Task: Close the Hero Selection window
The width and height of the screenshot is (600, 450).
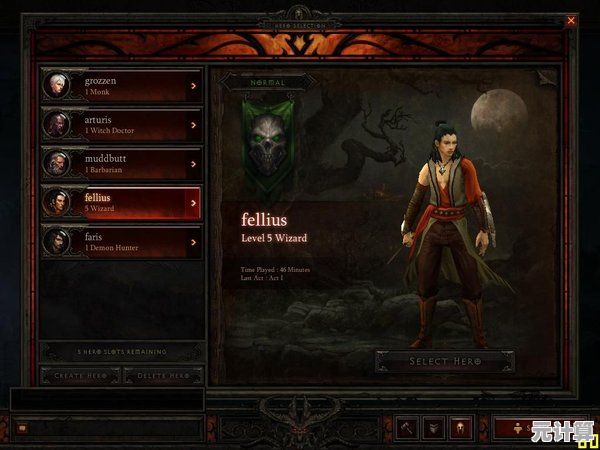Action: coord(571,20)
